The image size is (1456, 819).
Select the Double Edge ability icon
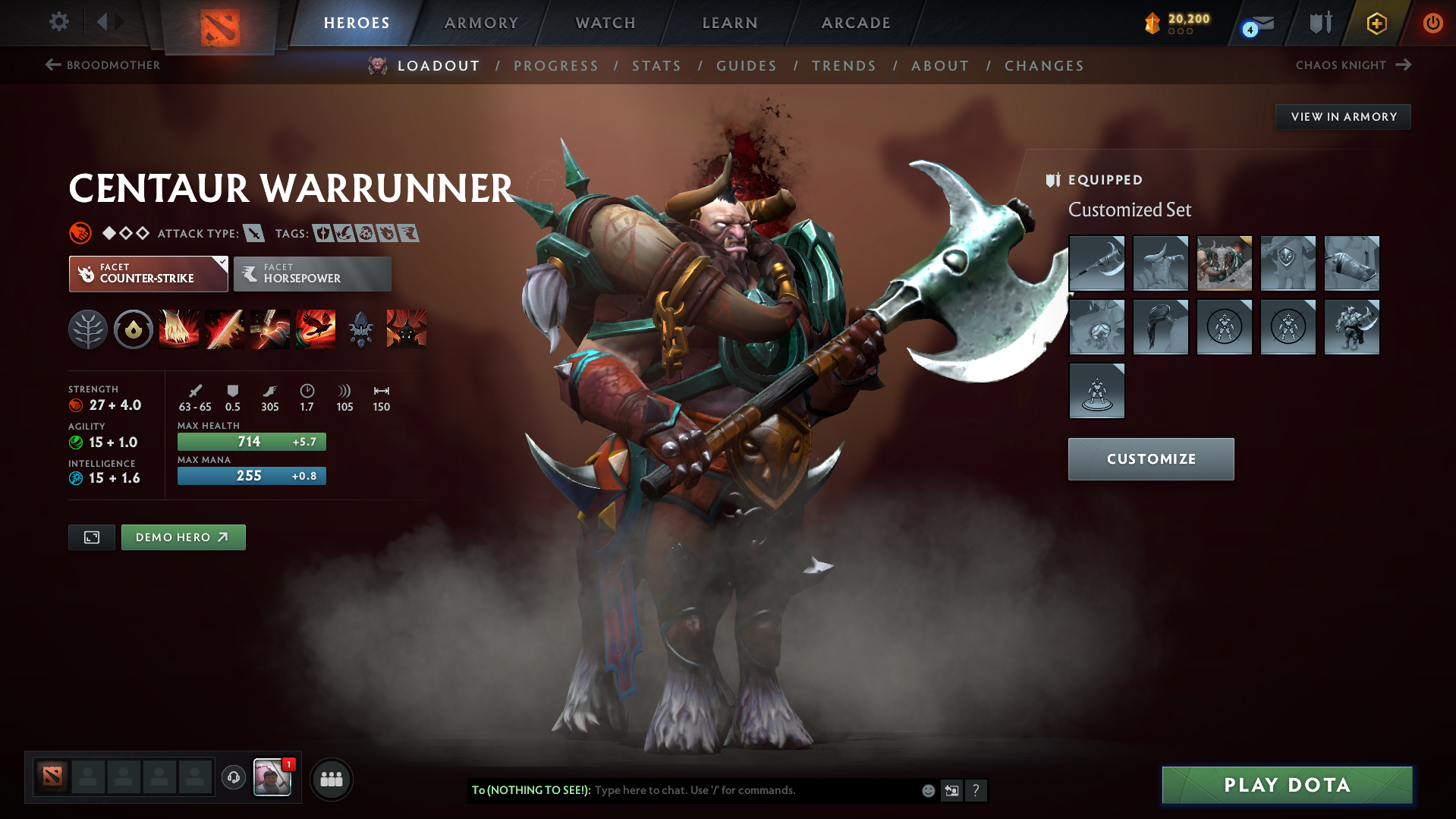coord(225,329)
